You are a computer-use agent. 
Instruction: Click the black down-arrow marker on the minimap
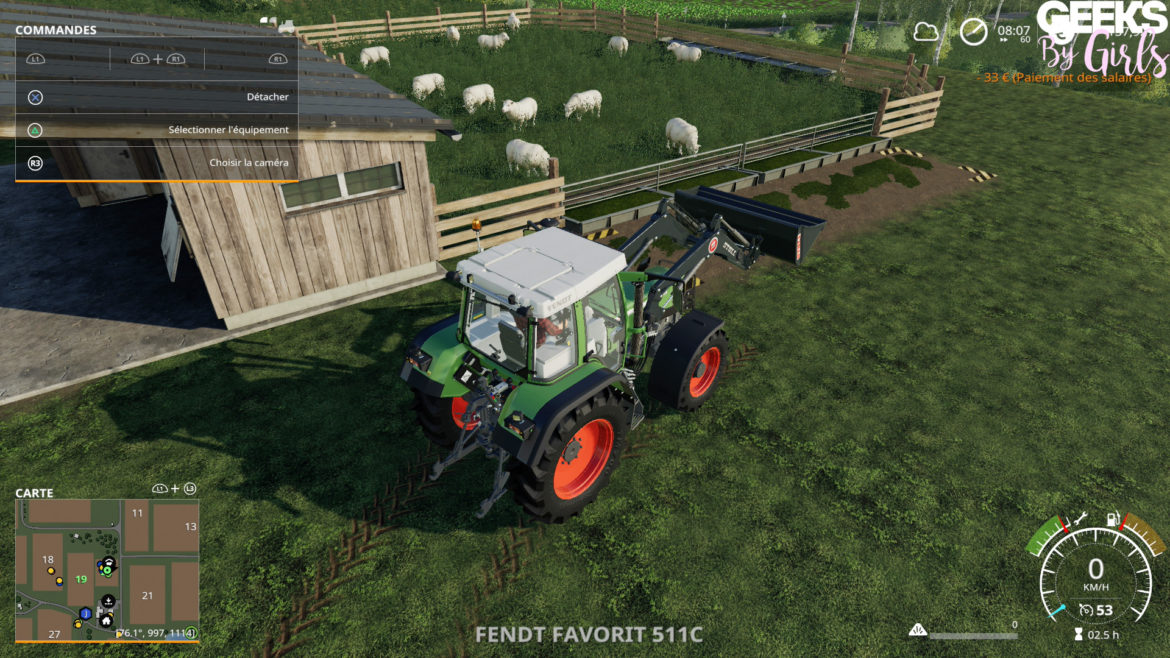point(108,601)
